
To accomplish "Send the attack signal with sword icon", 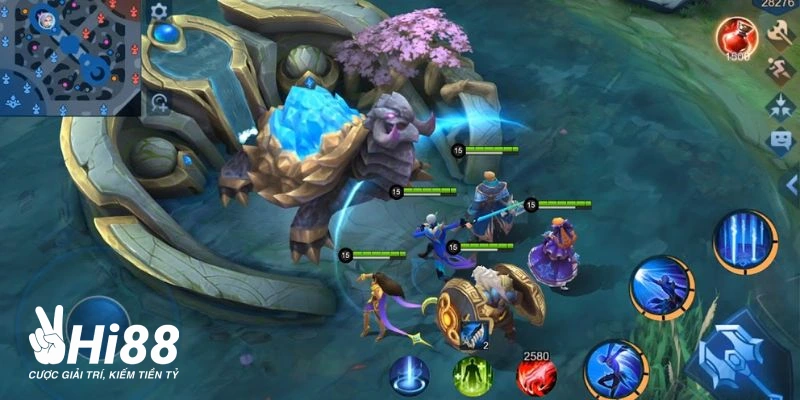I will 780,35.
